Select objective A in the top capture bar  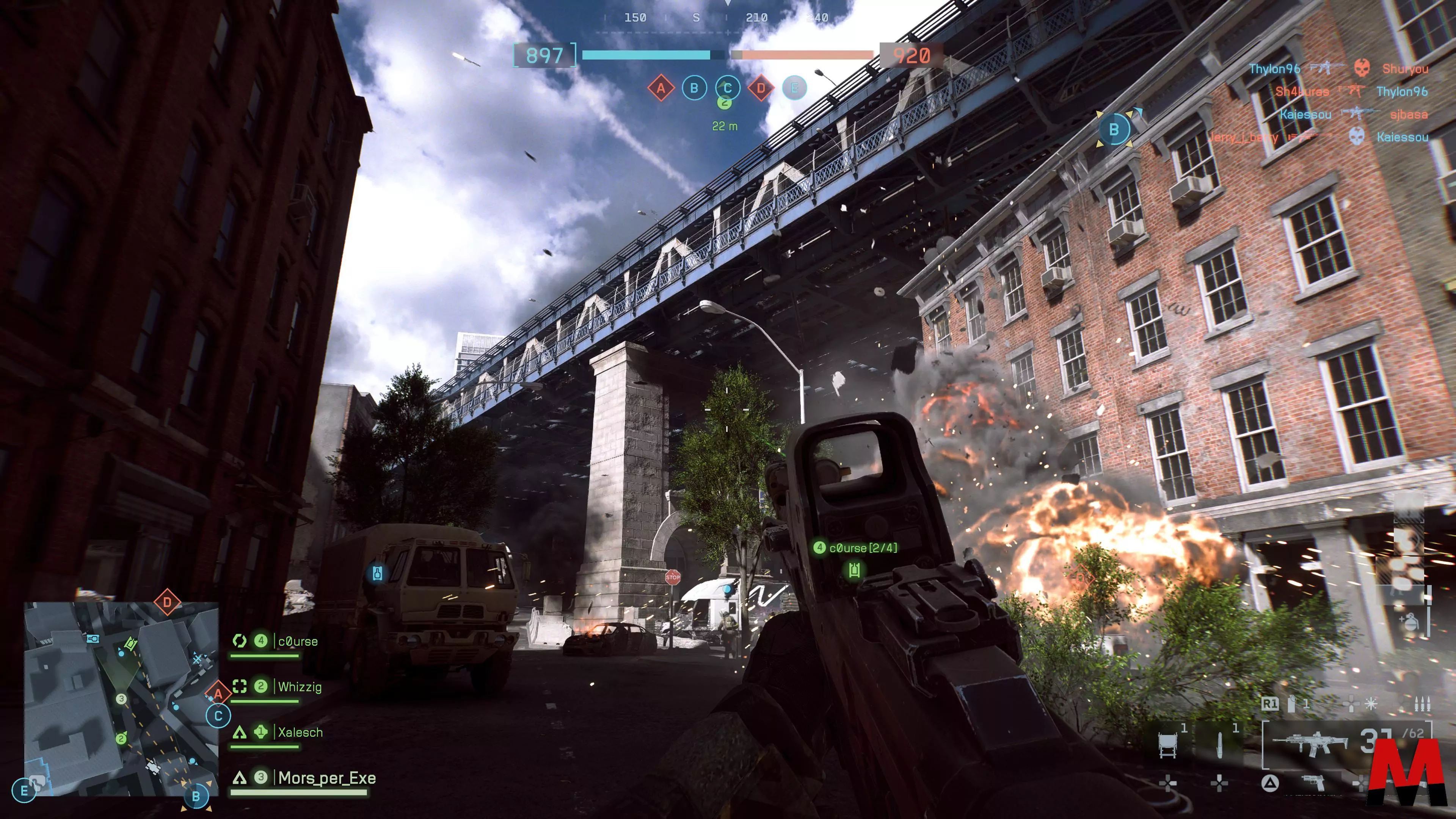[x=661, y=88]
